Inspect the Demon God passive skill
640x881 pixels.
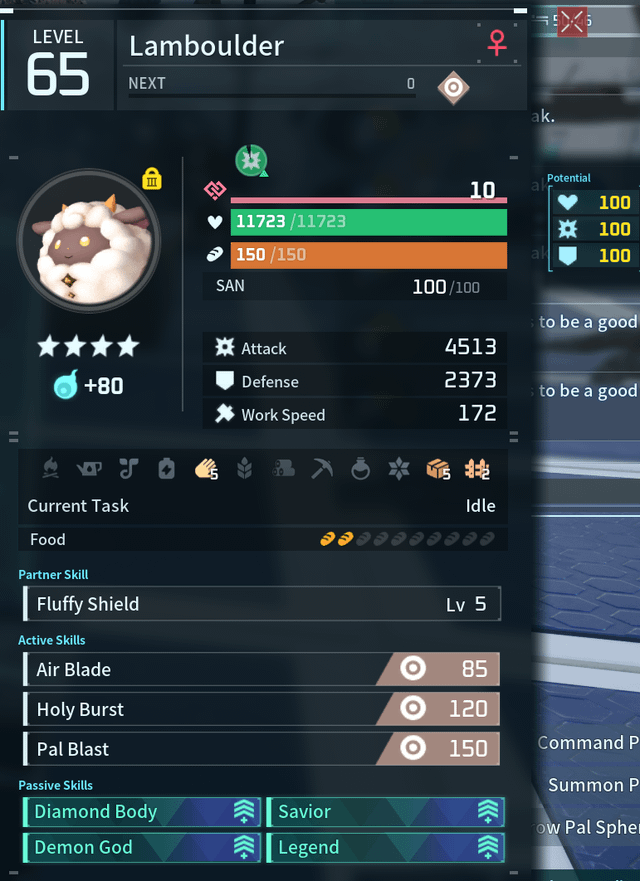[141, 848]
